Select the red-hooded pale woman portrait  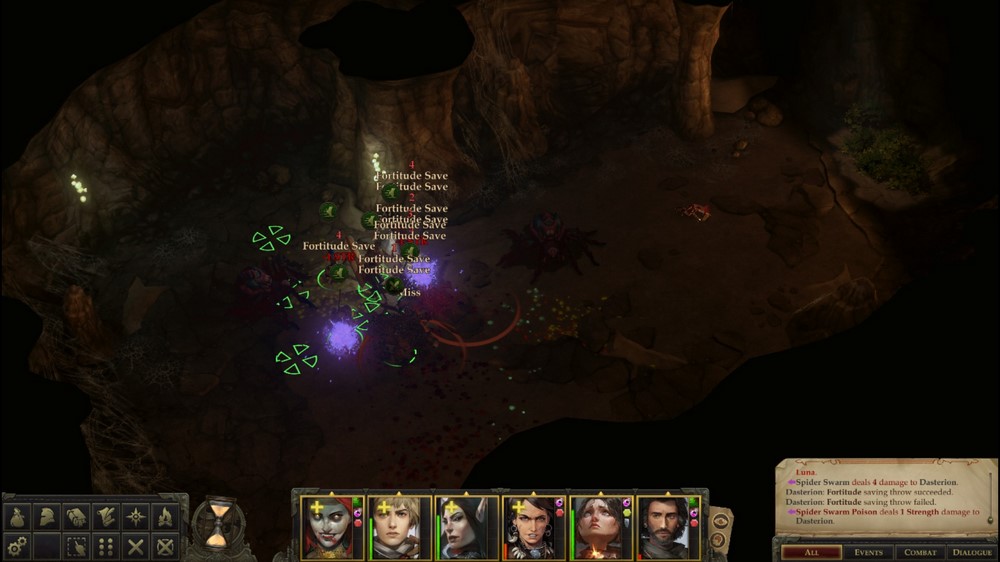click(331, 527)
